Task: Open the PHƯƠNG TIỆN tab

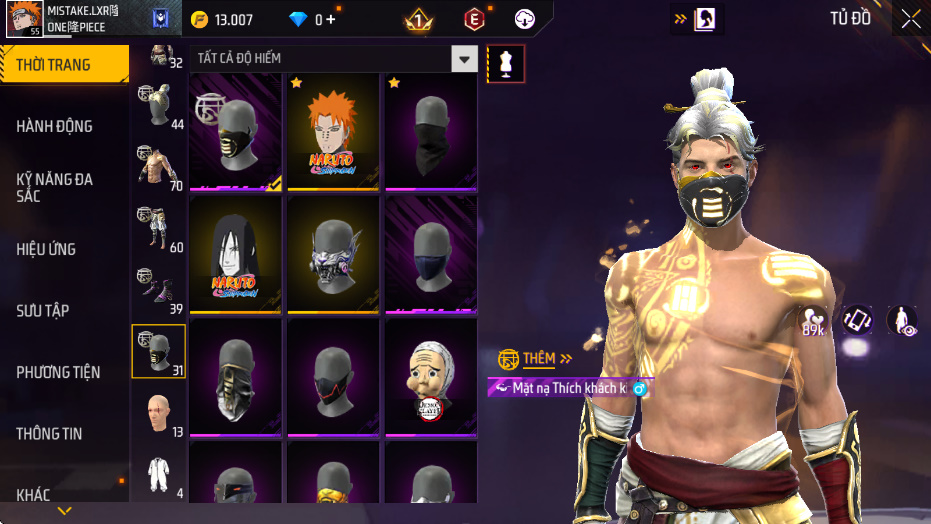Action: point(58,372)
